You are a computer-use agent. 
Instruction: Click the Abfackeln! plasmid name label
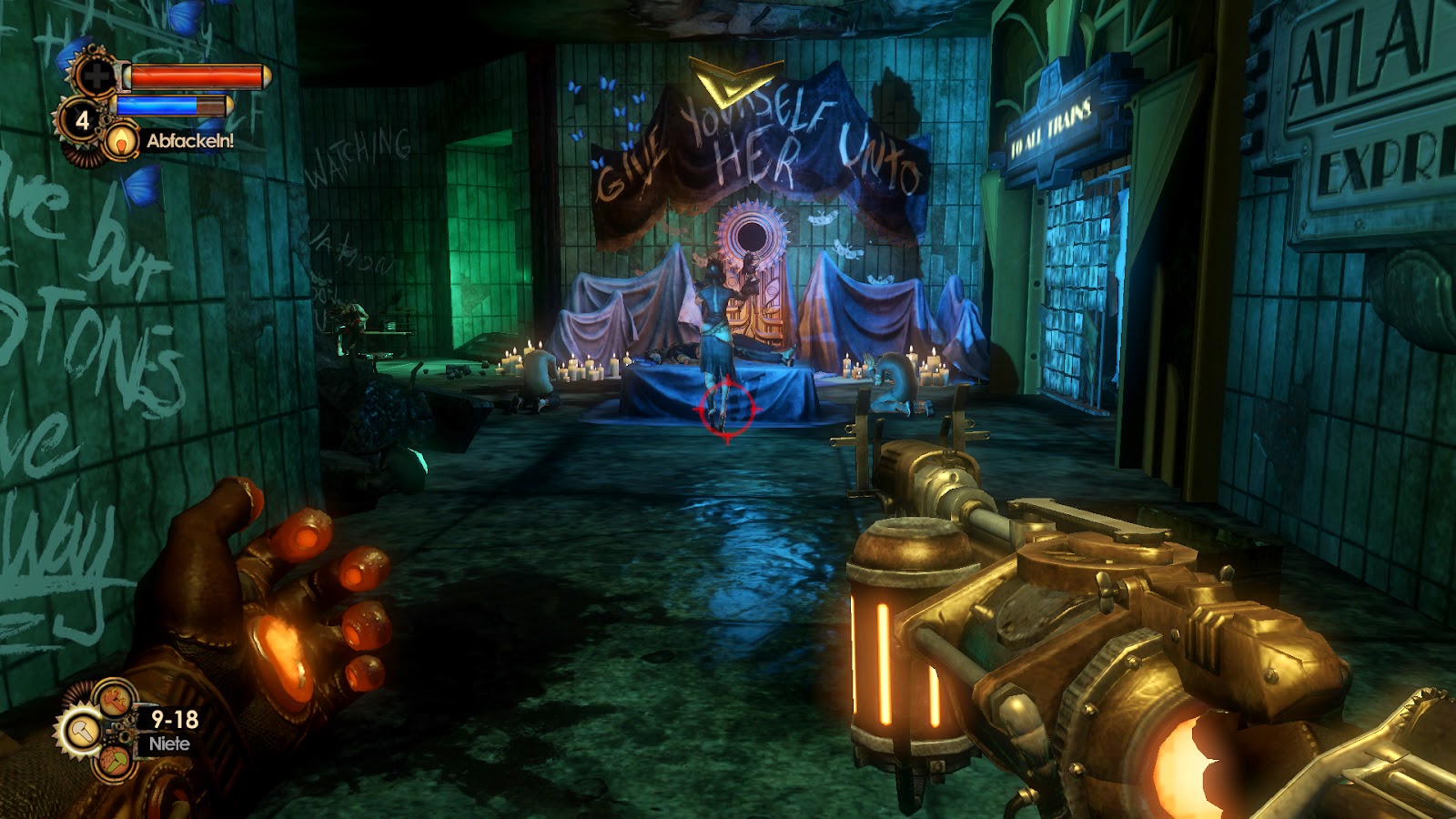point(190,140)
